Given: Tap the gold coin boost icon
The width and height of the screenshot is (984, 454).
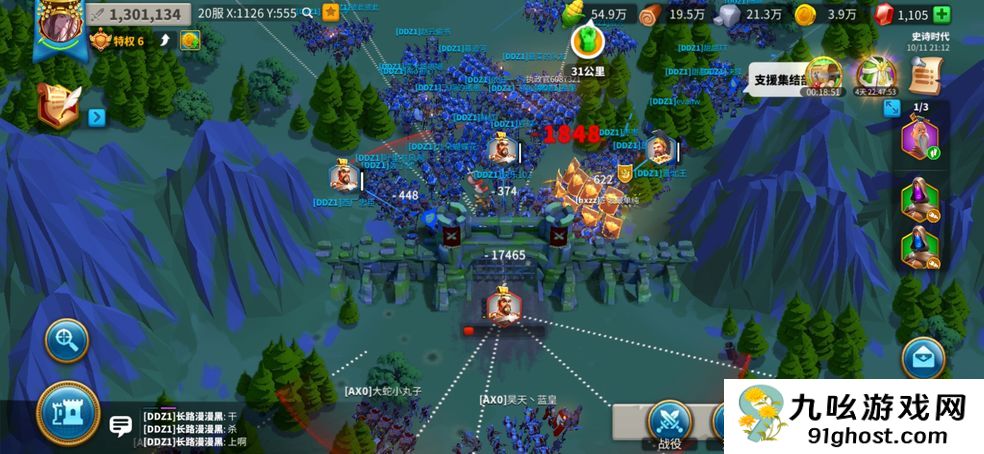Looking at the screenshot, I should tap(190, 41).
